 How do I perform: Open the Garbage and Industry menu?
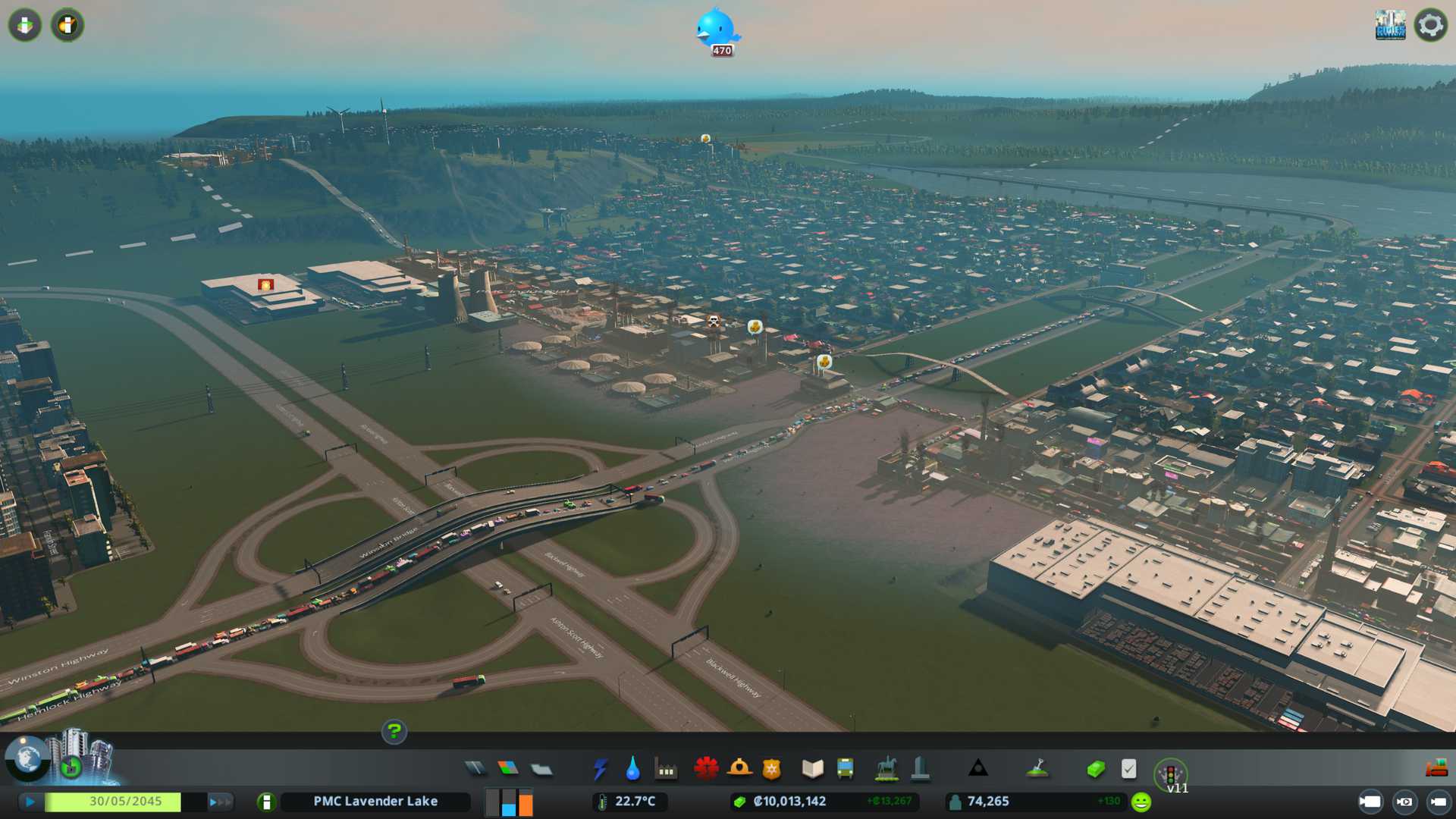click(666, 770)
